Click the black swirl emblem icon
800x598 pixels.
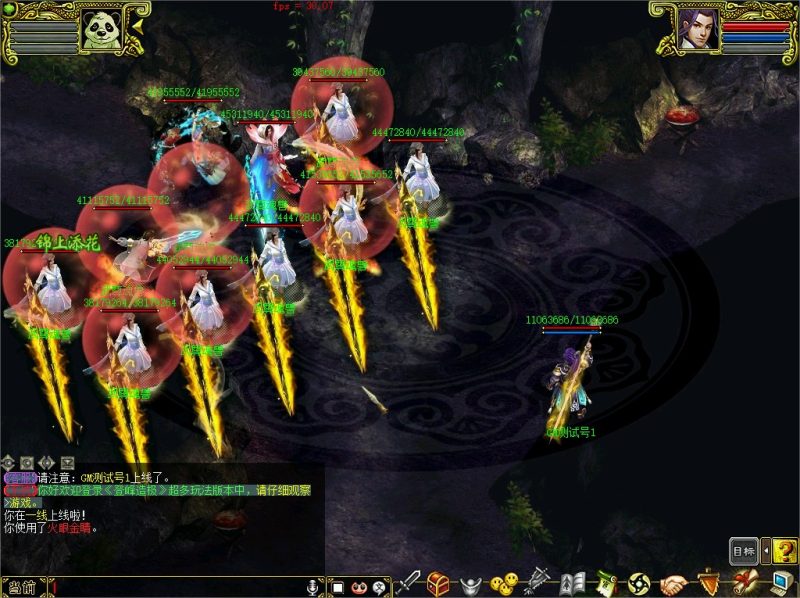(640, 583)
